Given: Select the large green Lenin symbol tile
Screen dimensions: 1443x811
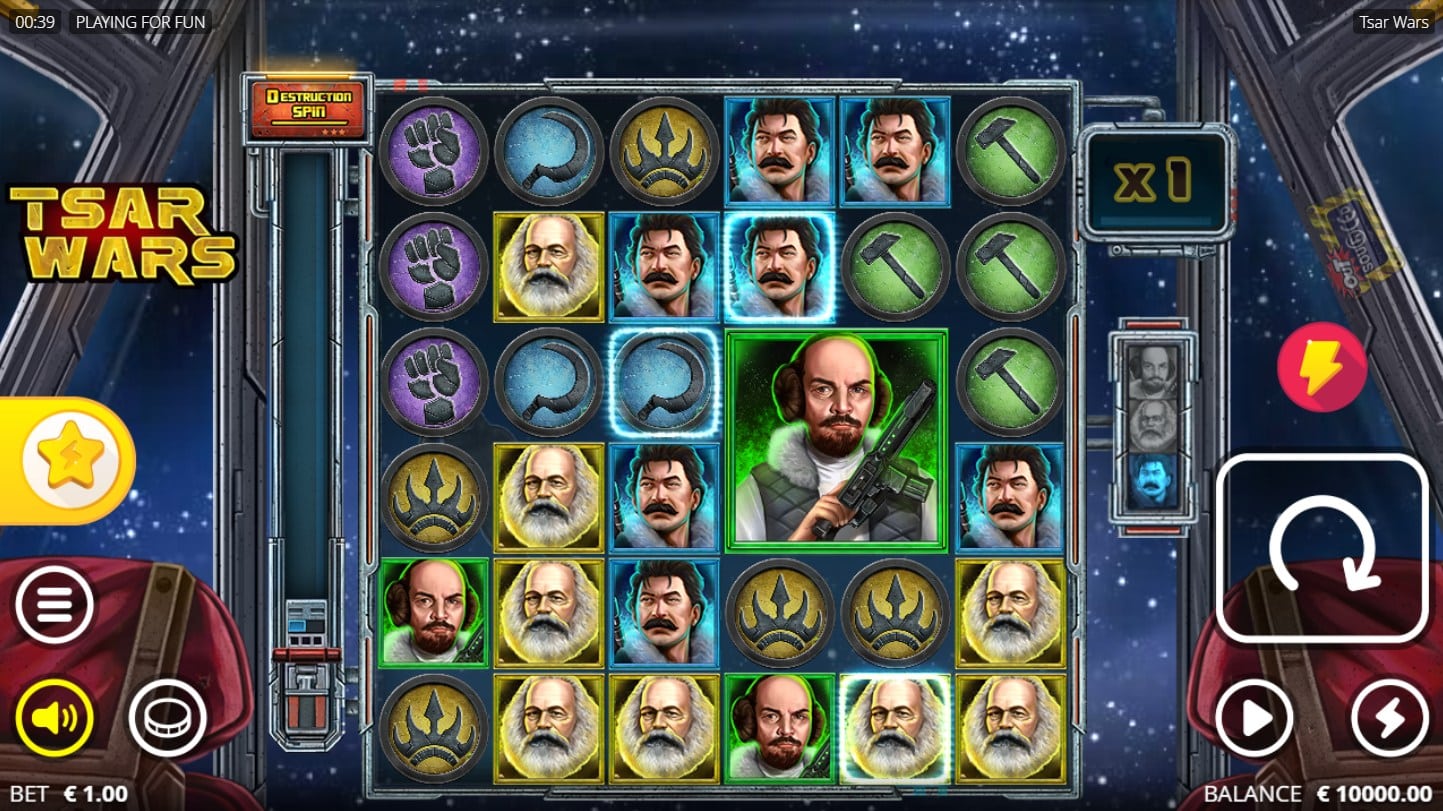Looking at the screenshot, I should tap(836, 440).
